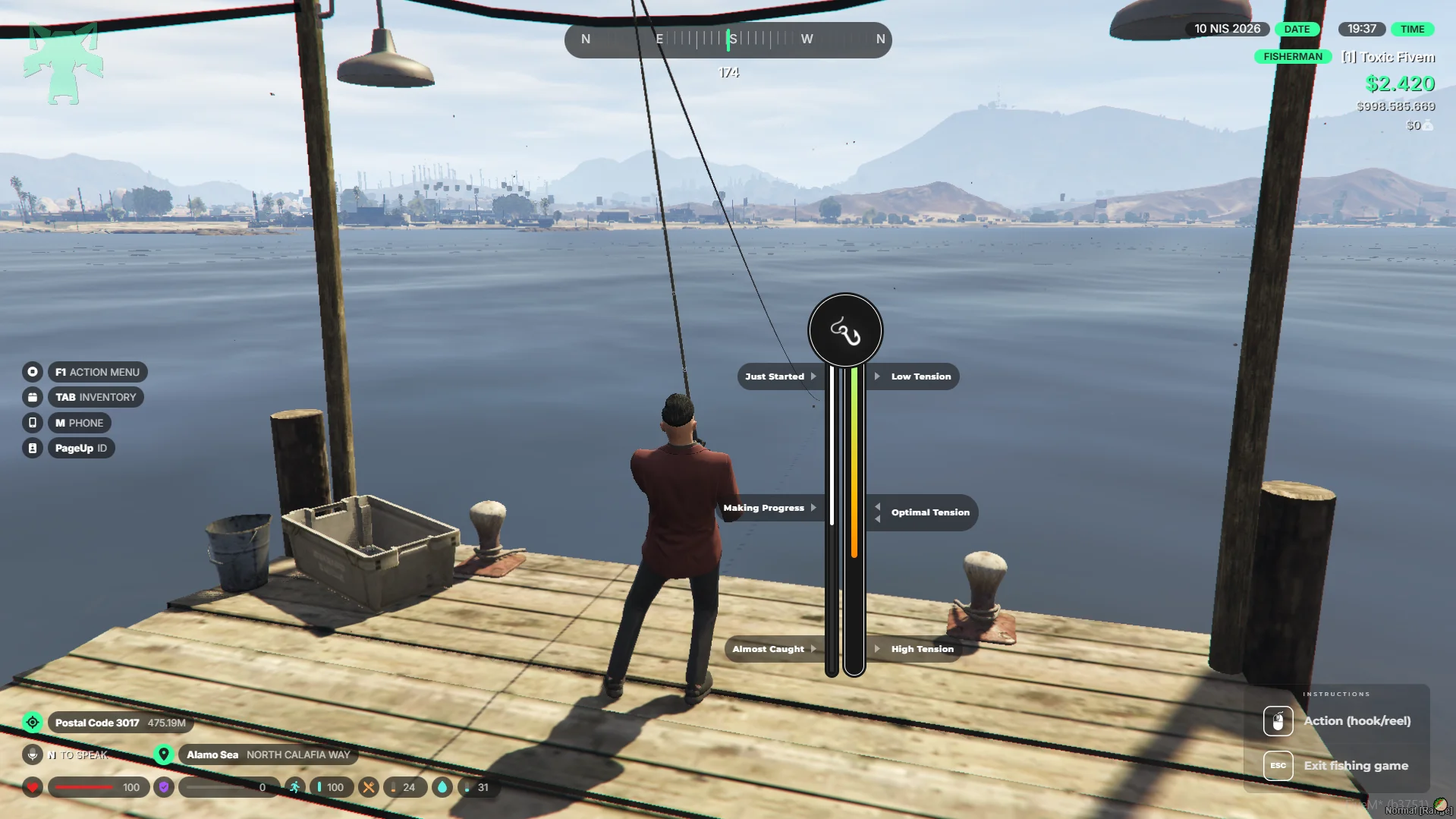Click the fishing hook icon above the tension bar

click(845, 331)
